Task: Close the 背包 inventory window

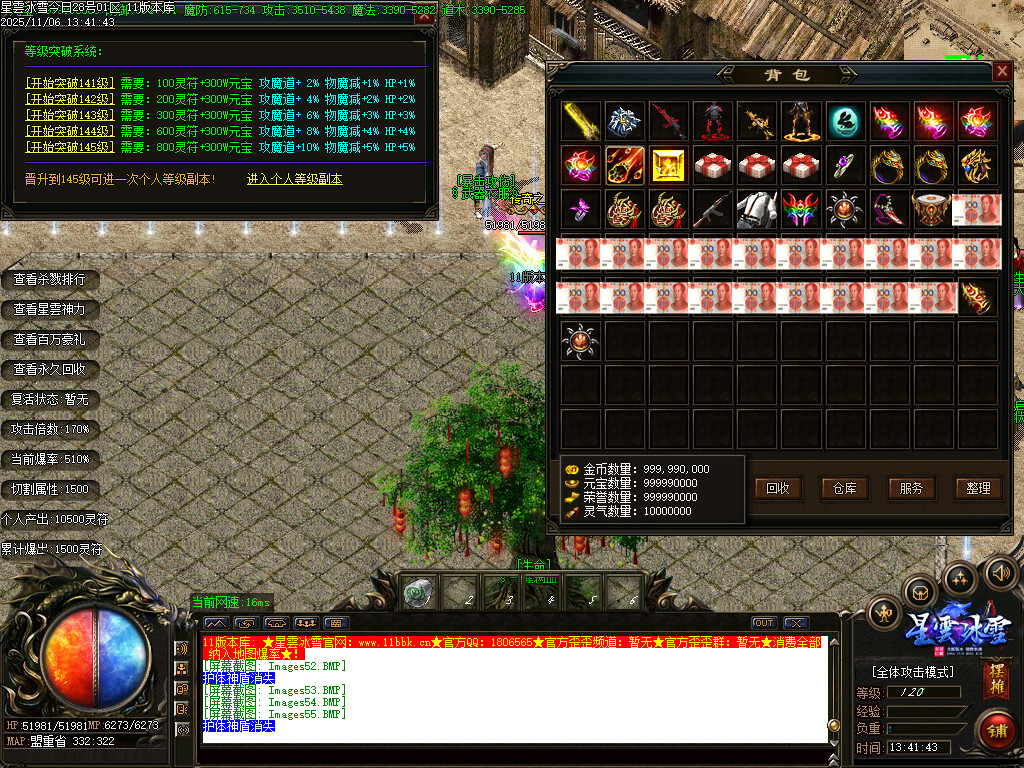Action: [1001, 72]
